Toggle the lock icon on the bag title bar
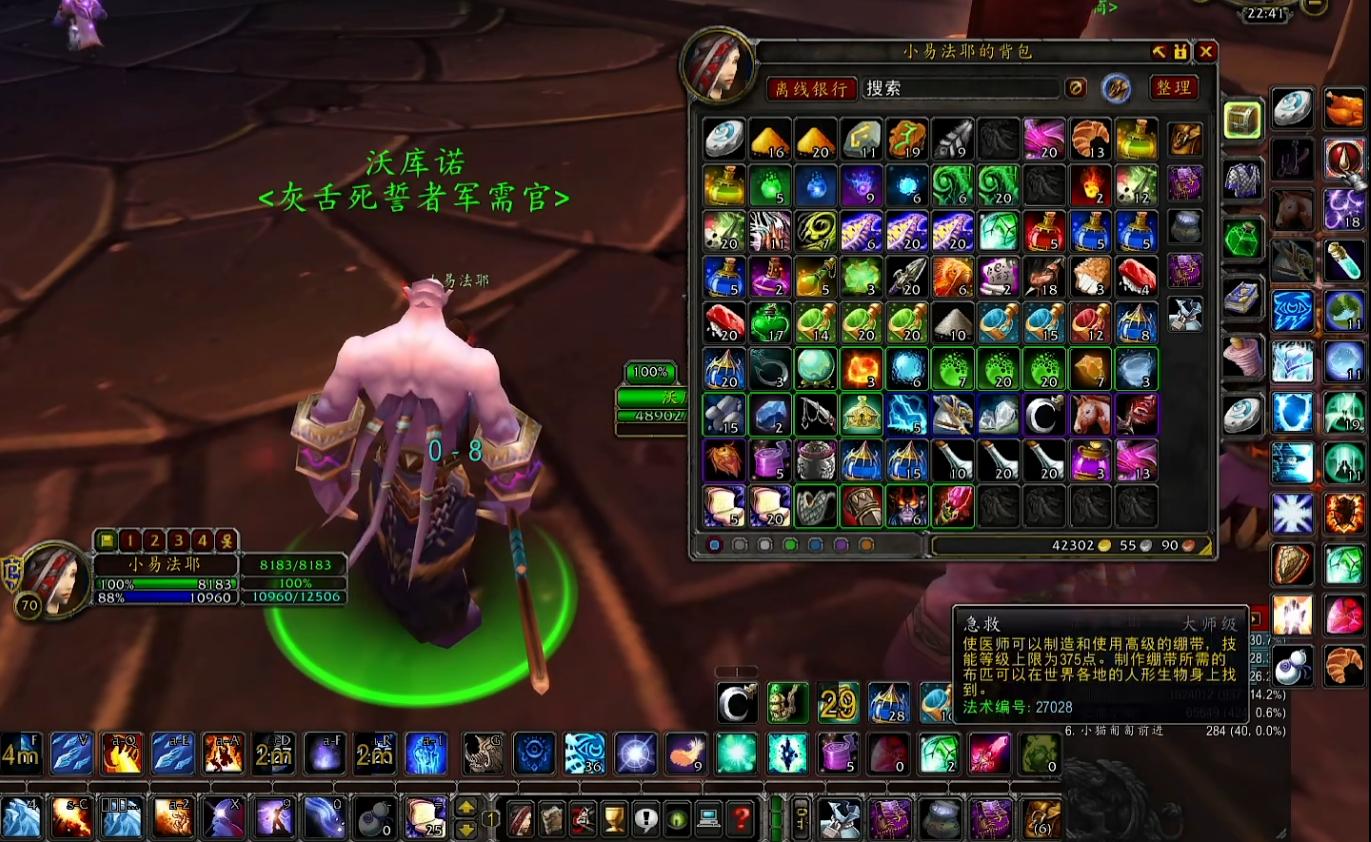The width and height of the screenshot is (1371, 842). point(1180,52)
